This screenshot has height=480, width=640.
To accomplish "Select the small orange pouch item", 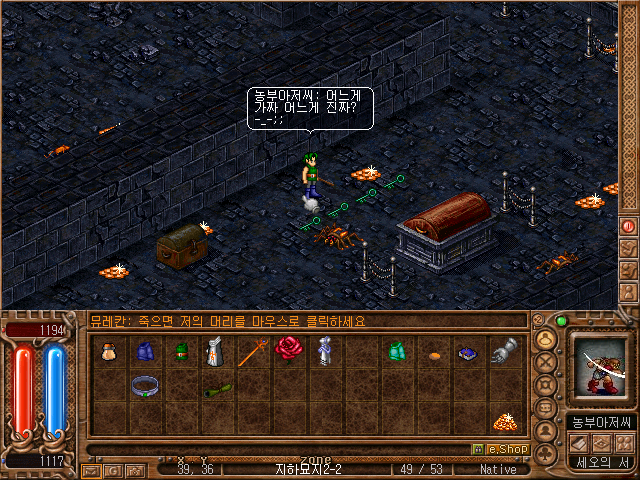I will 433,352.
